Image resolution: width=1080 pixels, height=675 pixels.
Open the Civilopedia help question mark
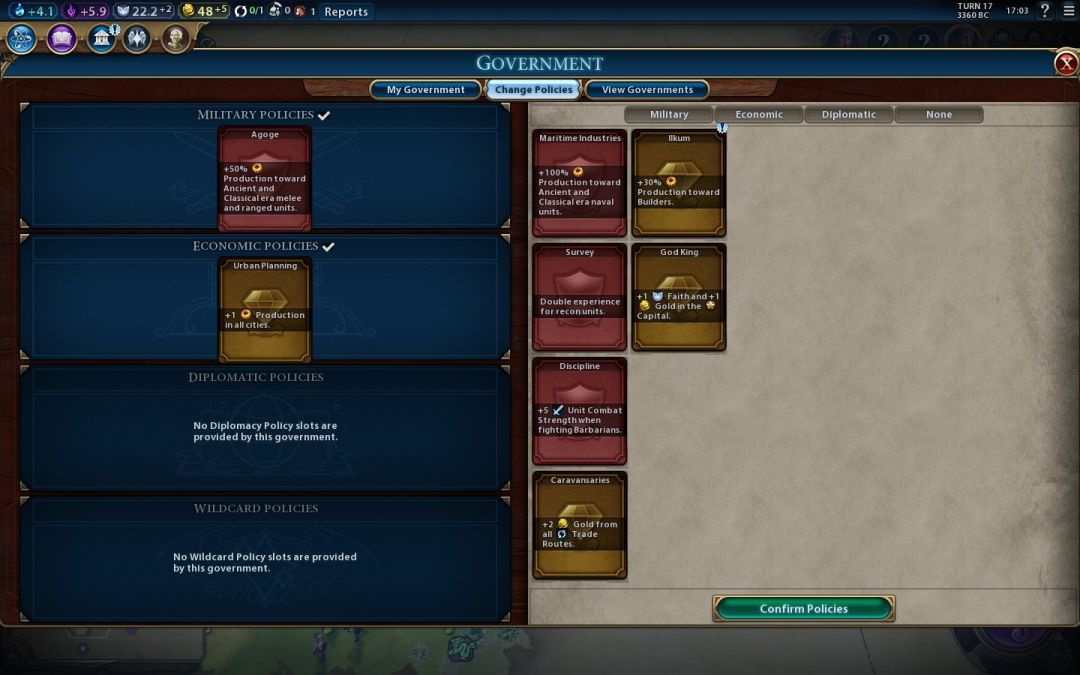tap(1045, 11)
